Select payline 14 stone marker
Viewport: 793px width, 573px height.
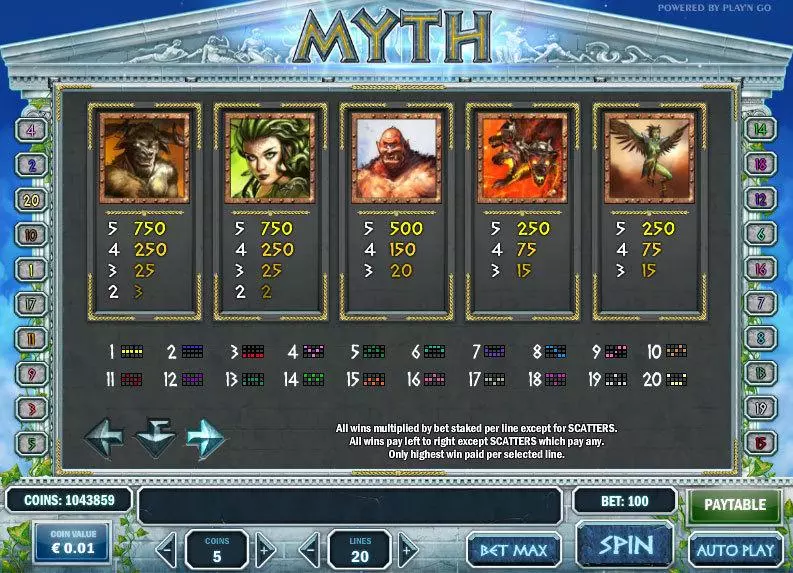pos(761,130)
